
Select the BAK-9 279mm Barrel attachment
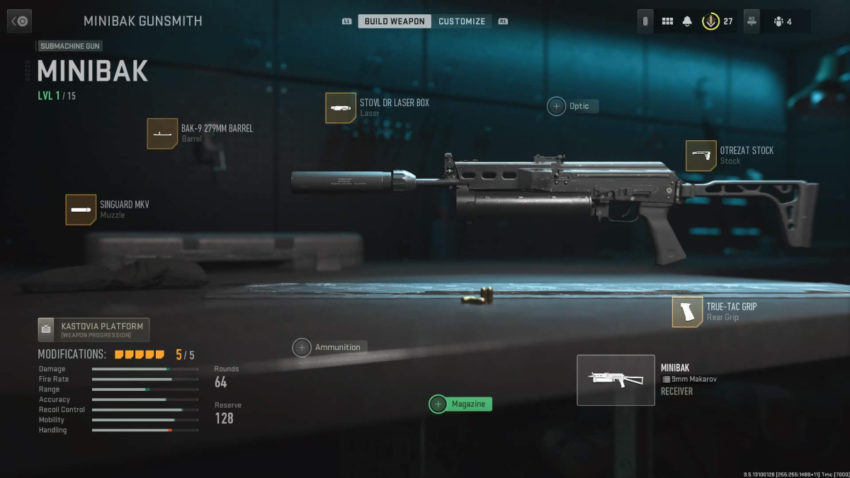(162, 134)
